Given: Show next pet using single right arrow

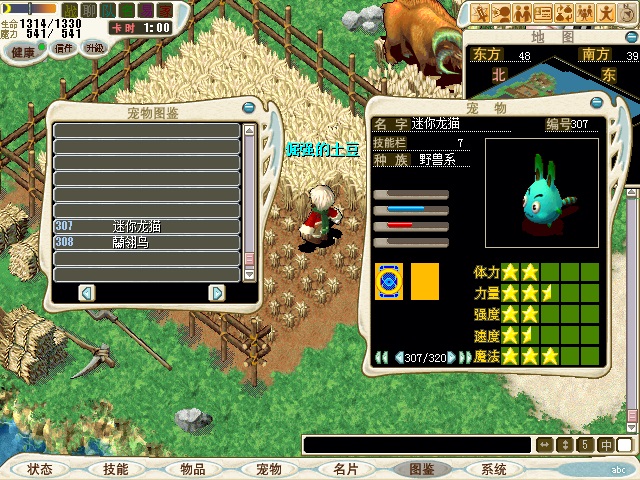Looking at the screenshot, I should pos(452,357).
